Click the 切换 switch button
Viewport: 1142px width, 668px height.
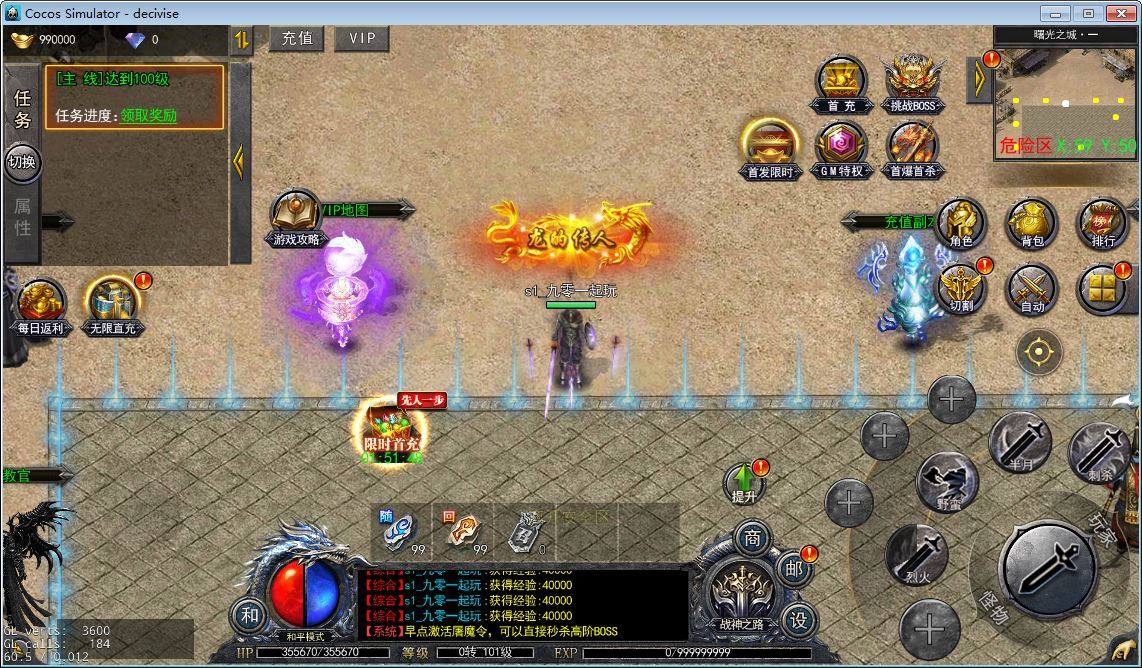pos(22,162)
